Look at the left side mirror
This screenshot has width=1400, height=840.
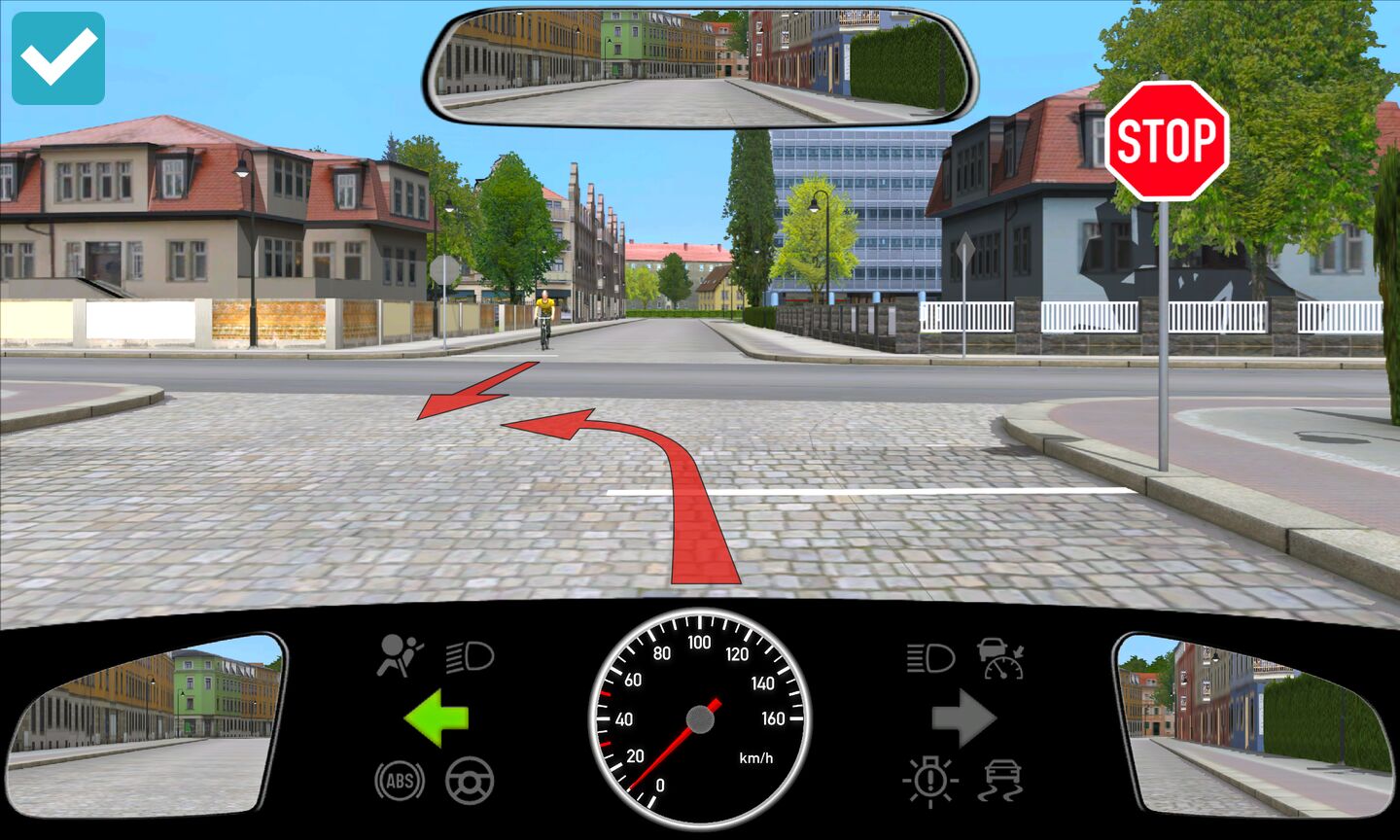[x=146, y=723]
